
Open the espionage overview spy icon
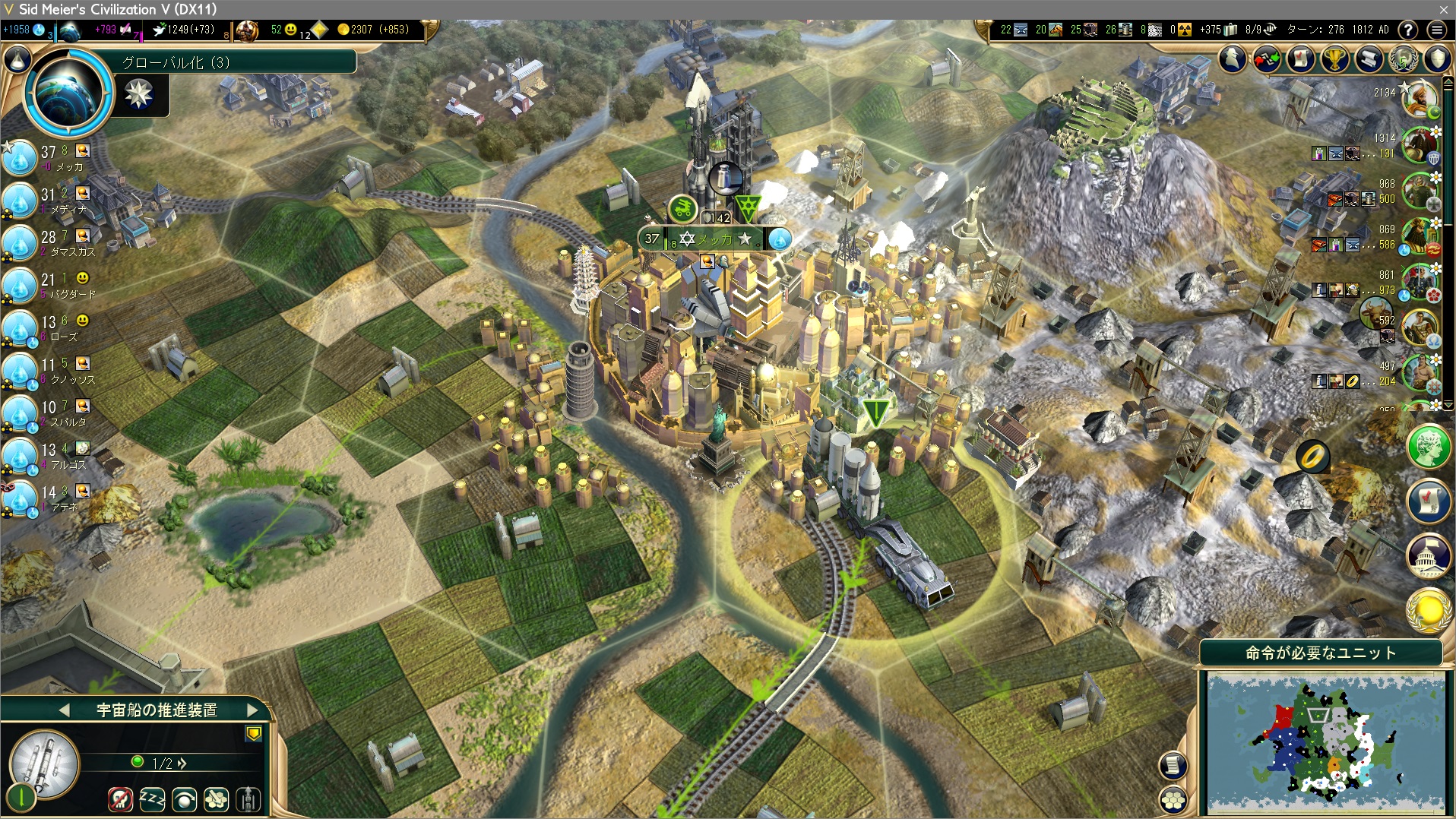[x=1233, y=58]
